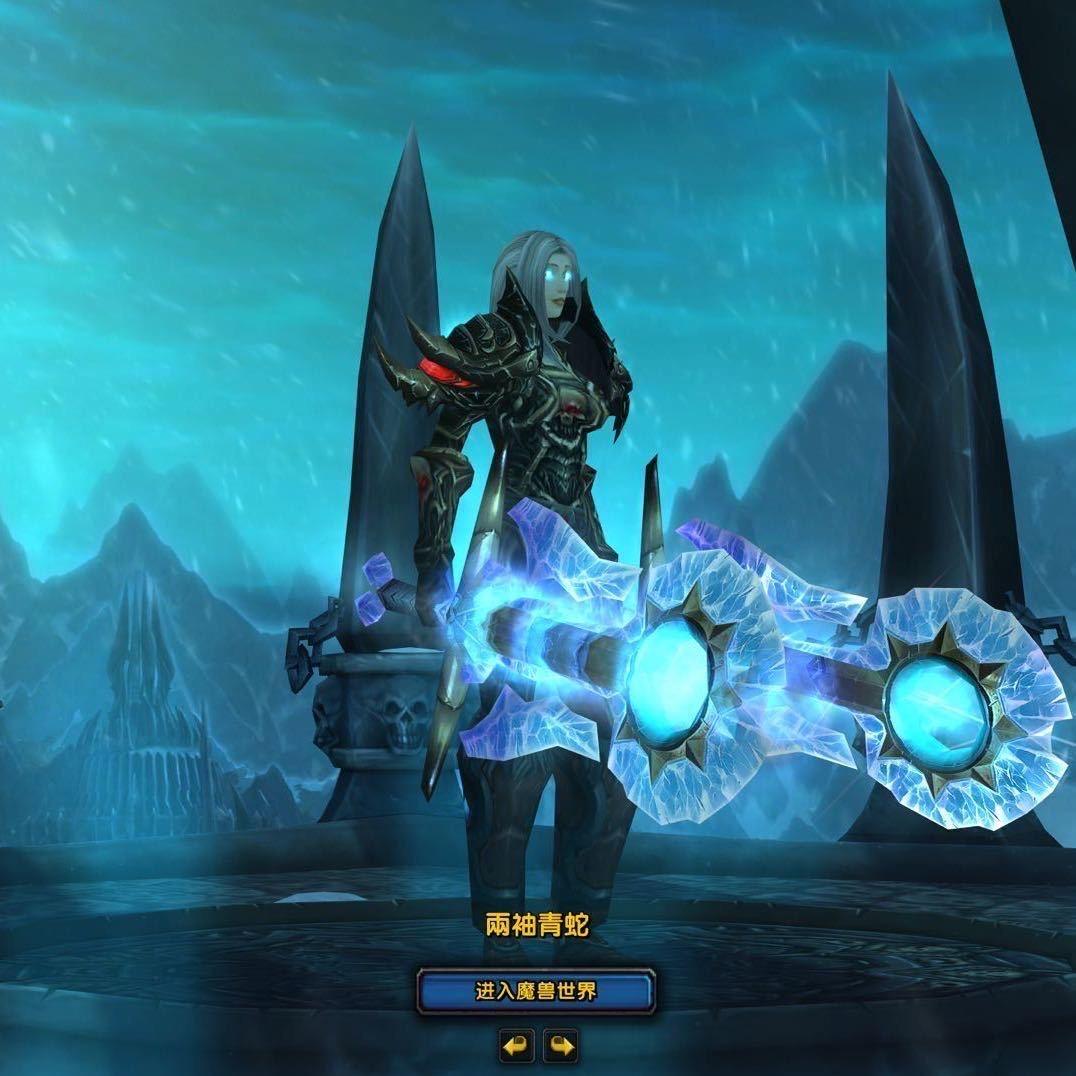The width and height of the screenshot is (1076, 1076).
Task: Rotate character with the right arrow
Action: pos(561,1046)
